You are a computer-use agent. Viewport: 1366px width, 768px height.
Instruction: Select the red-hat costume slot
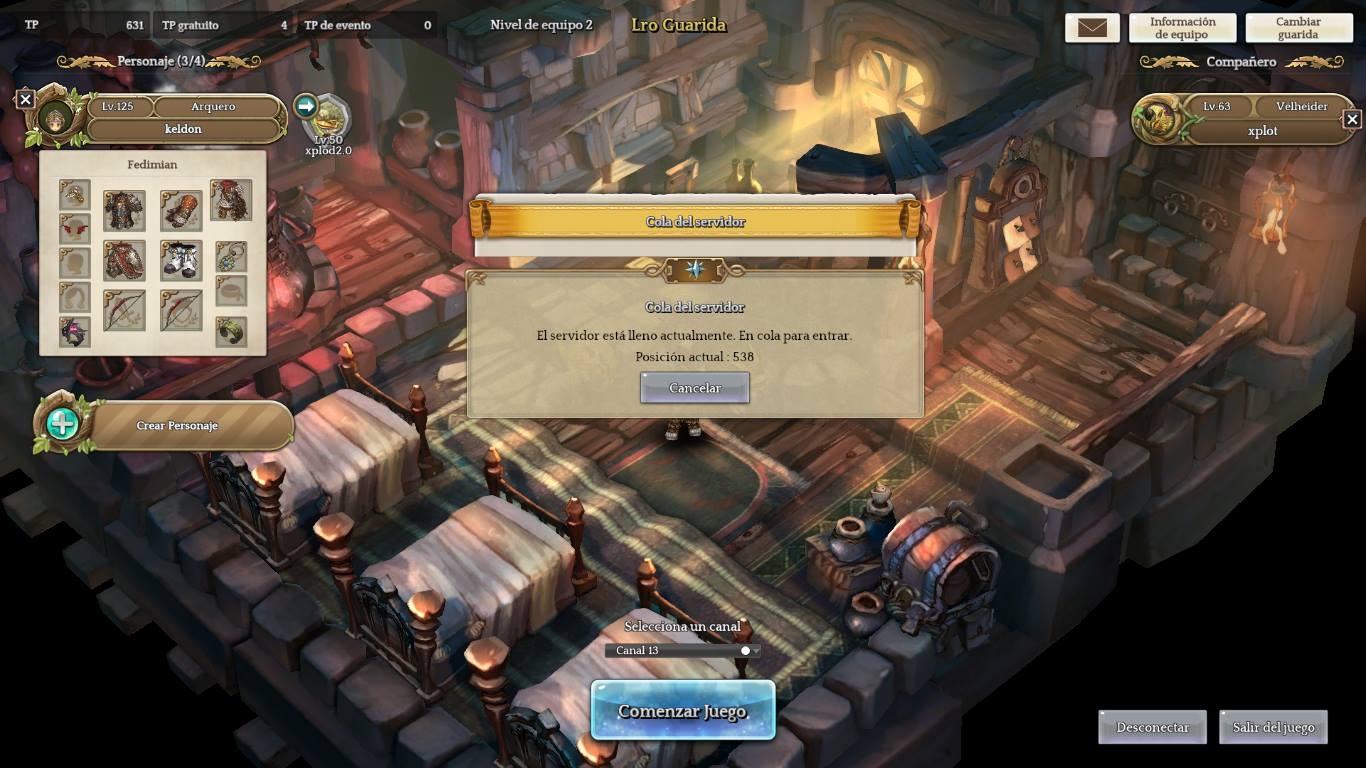point(231,201)
